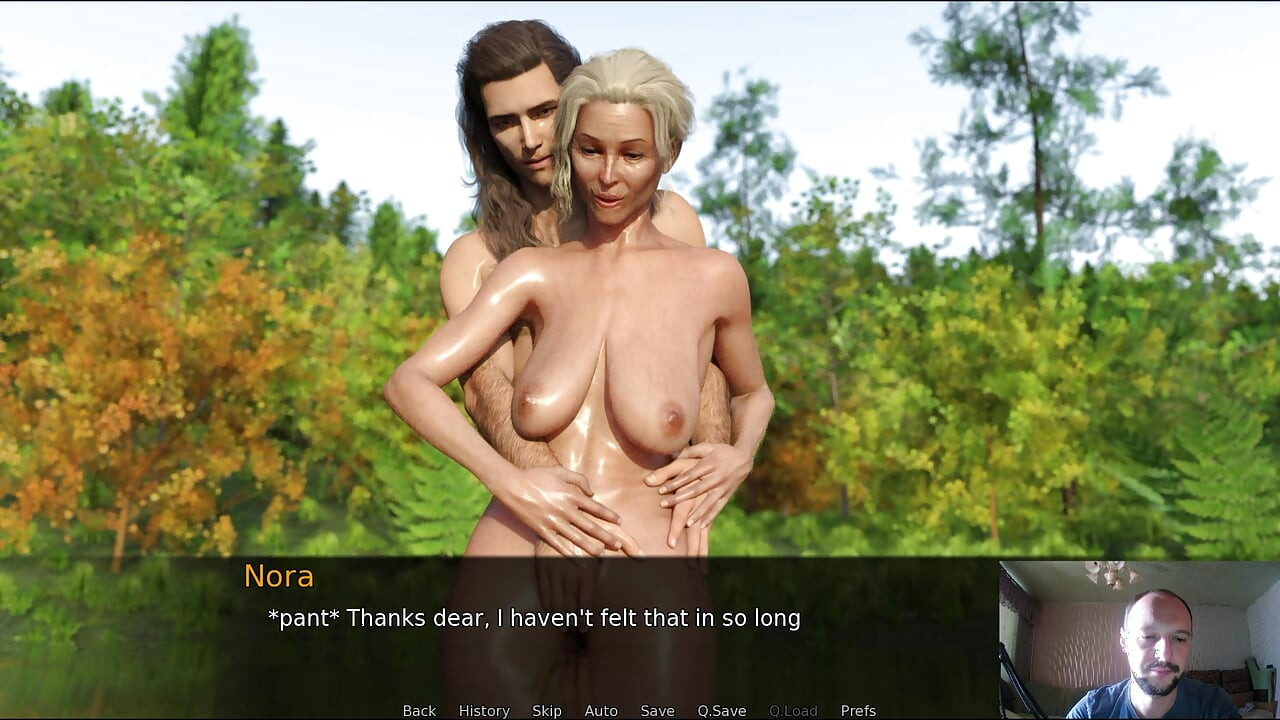The width and height of the screenshot is (1280, 720).
Task: Click History to review past dialogue
Action: 483,710
